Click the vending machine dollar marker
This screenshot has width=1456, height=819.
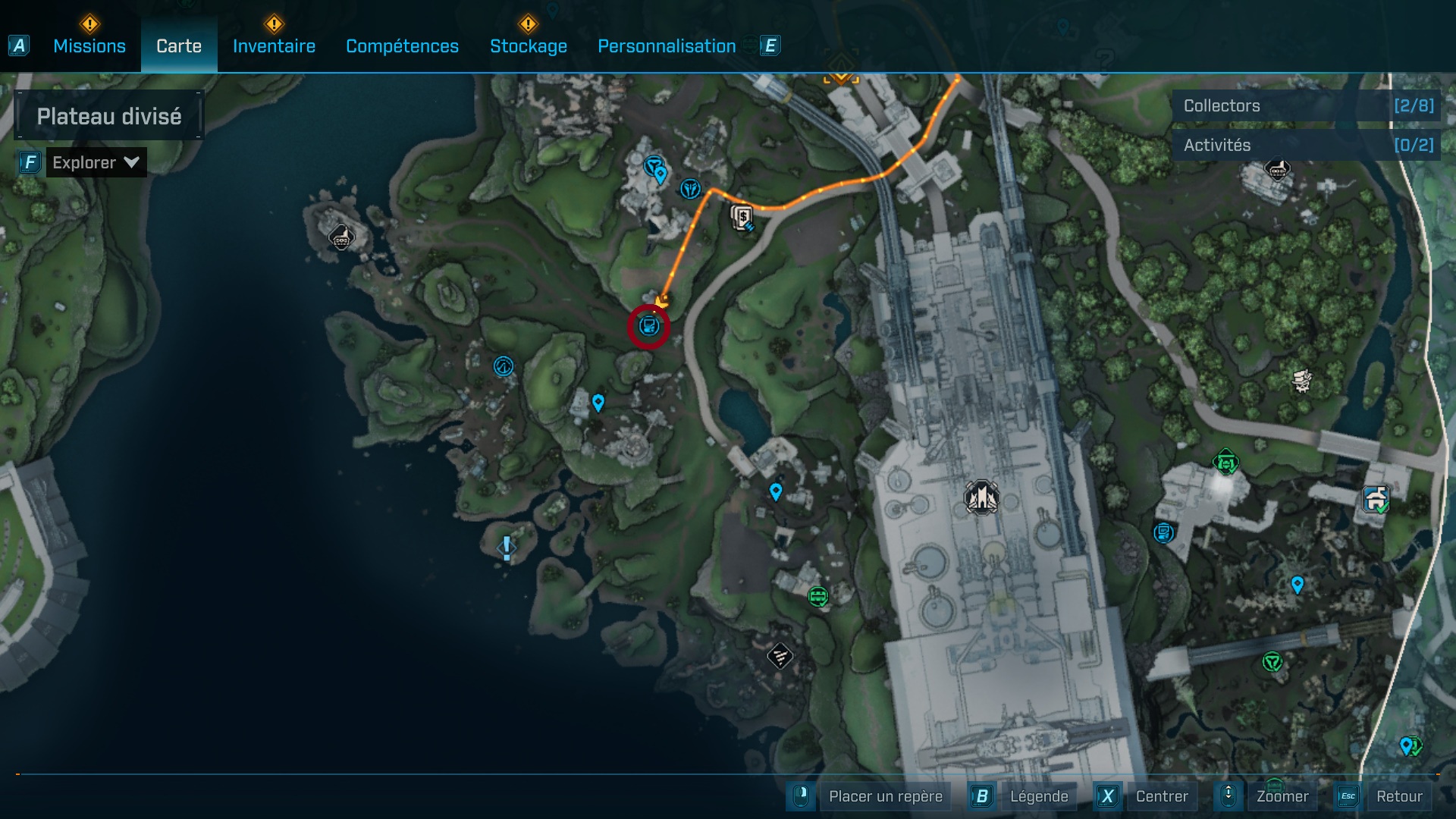pos(742,218)
